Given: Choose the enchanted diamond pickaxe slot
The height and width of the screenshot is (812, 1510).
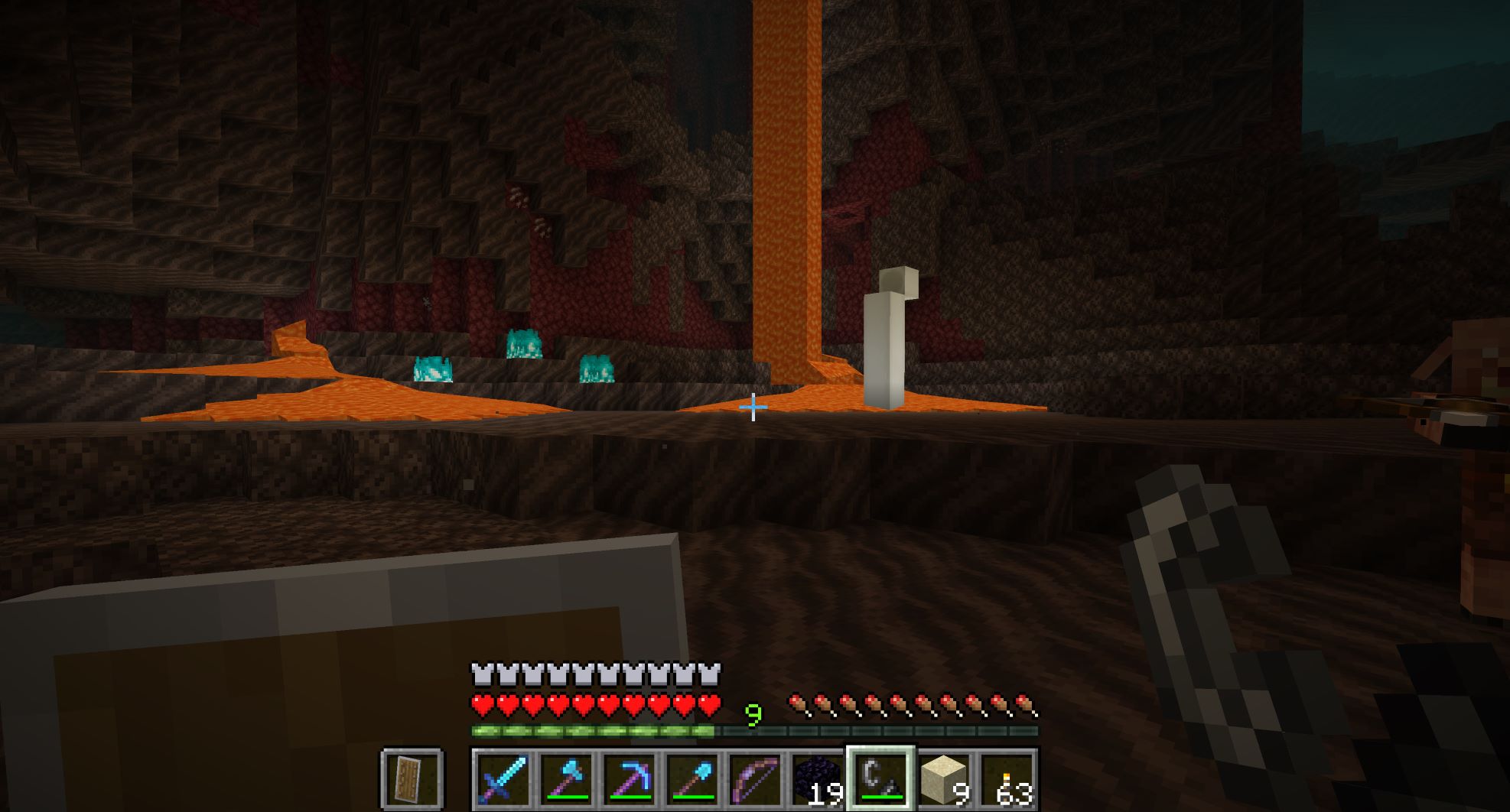Looking at the screenshot, I should (x=629, y=778).
